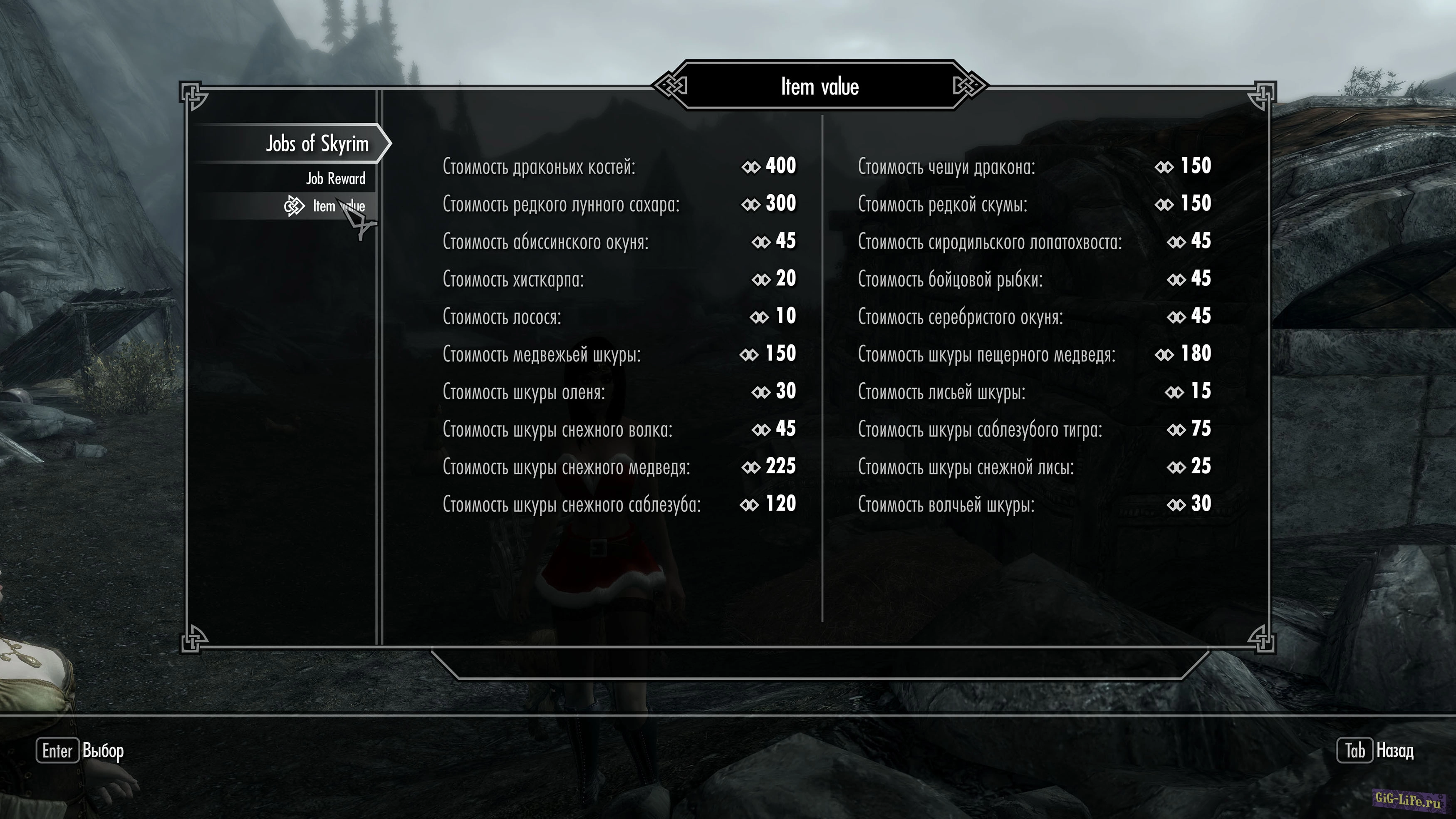The width and height of the screenshot is (1456, 819).
Task: Select the Jobs of Skyrim mod entry
Action: [x=317, y=144]
